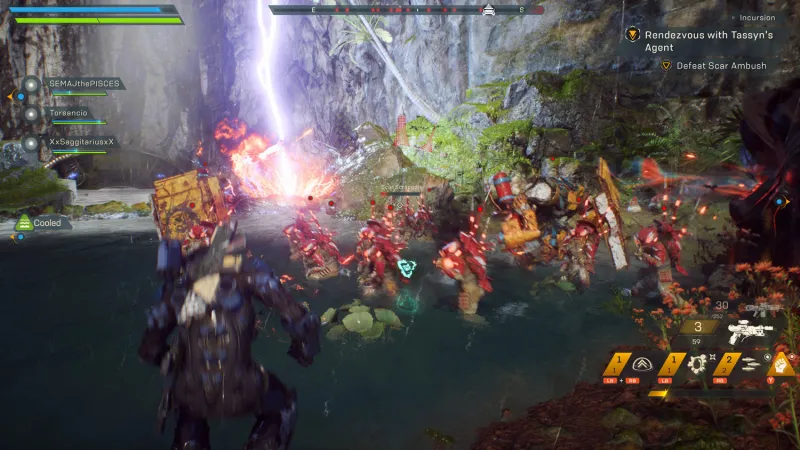Image resolution: width=800 pixels, height=450 pixels.
Task: Select squad member XxSaggitariusxX
Action: [82, 142]
